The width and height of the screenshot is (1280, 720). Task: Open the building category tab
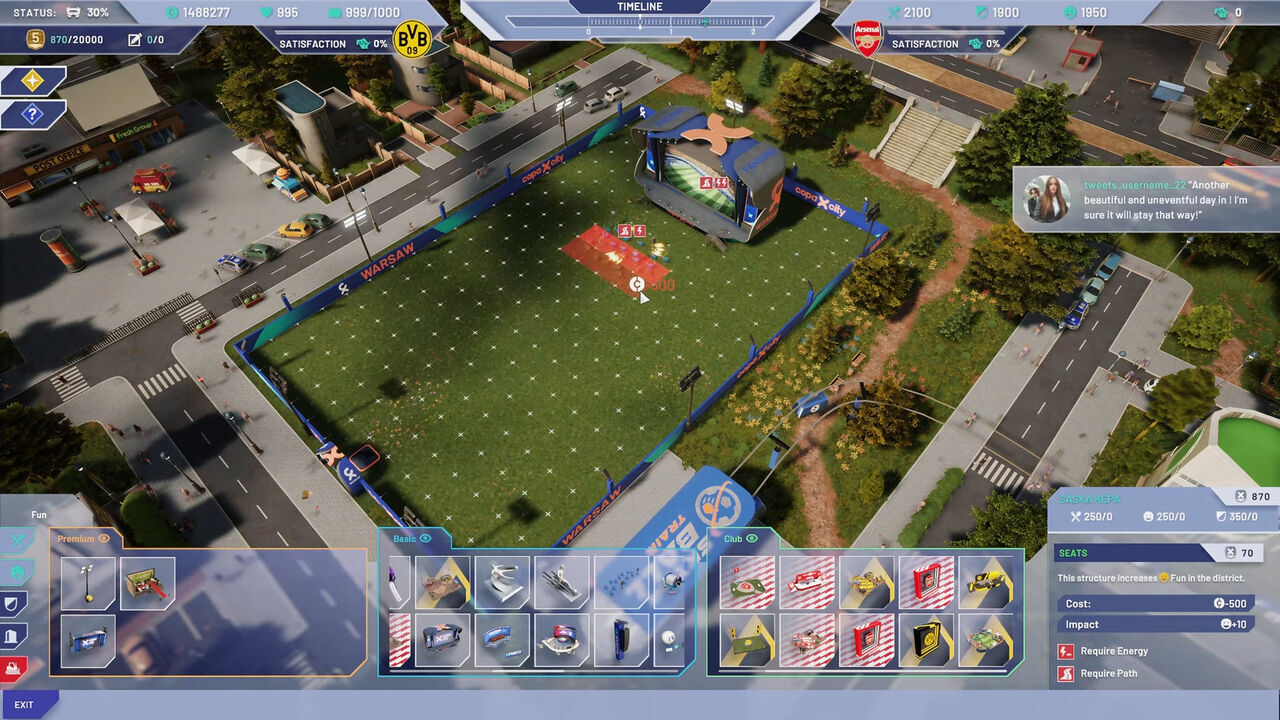tap(12, 636)
